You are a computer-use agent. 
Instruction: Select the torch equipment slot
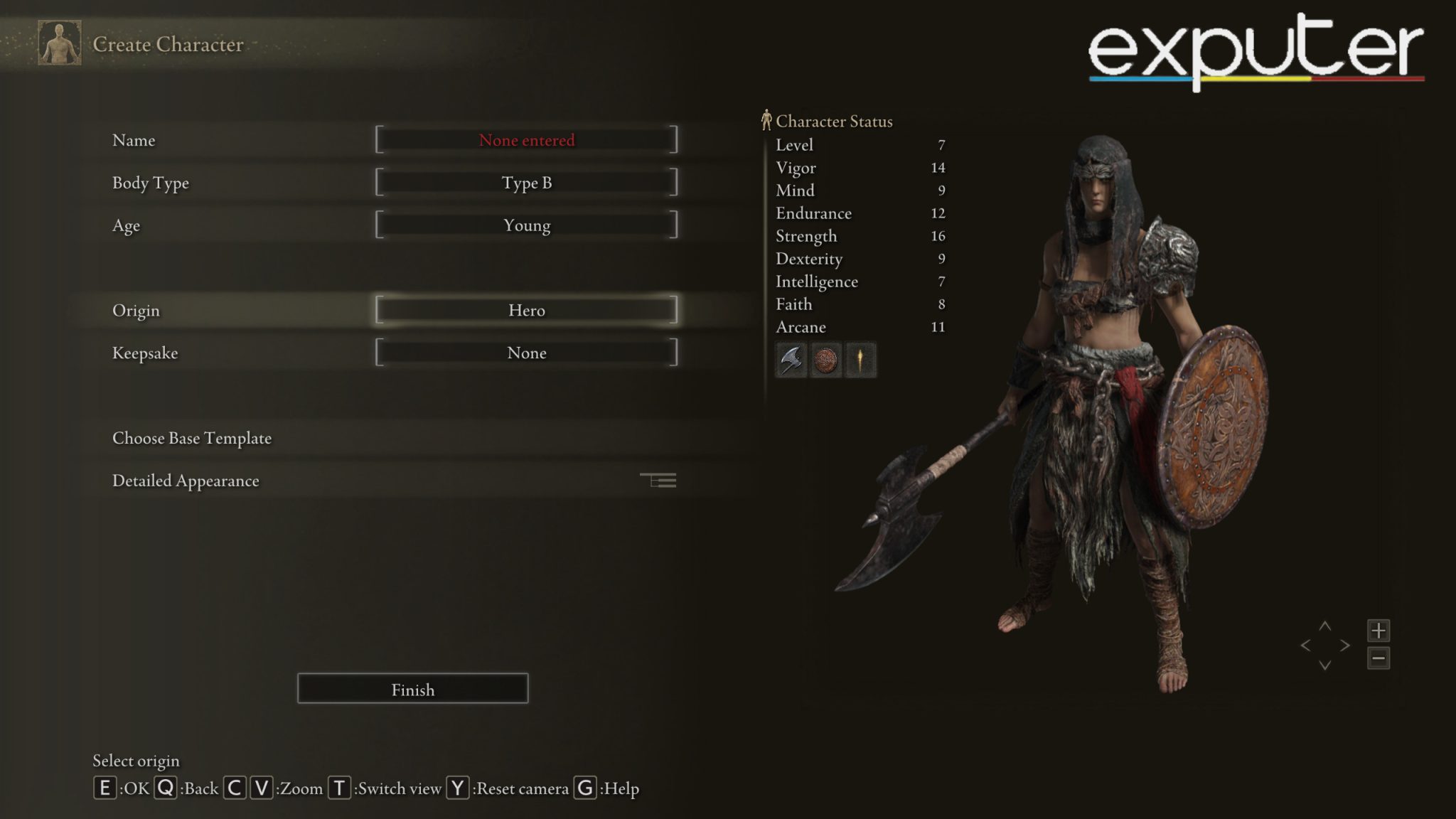pyautogui.click(x=860, y=360)
